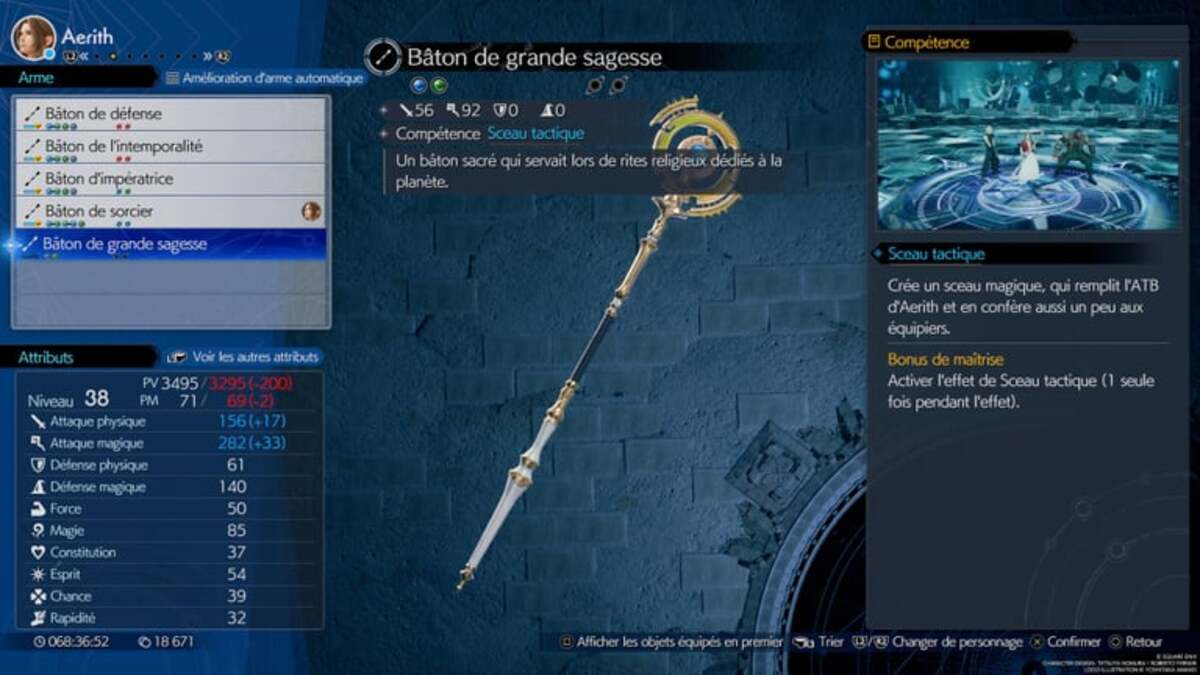Show Voir les autres attributs

point(245,357)
